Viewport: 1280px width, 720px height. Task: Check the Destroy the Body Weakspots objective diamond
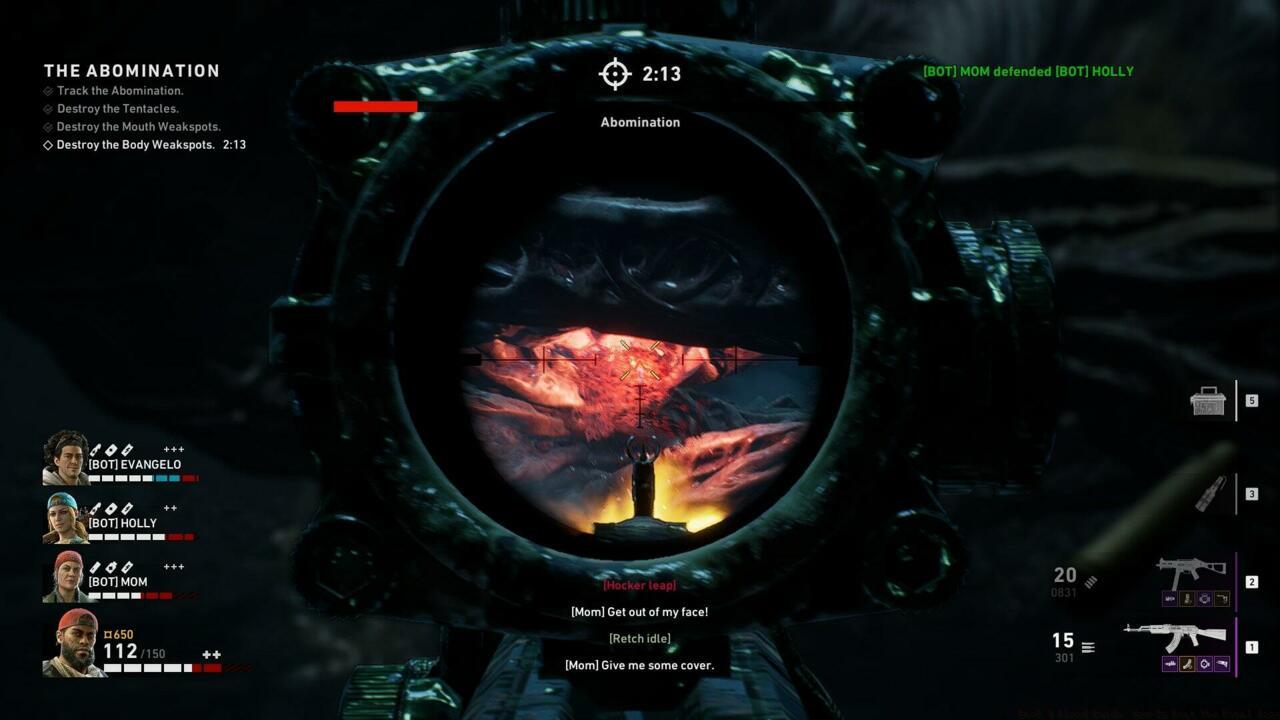click(46, 145)
